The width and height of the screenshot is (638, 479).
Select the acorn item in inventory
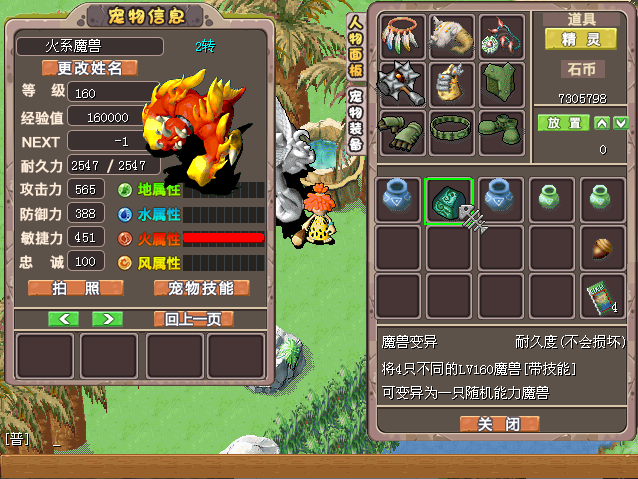pyautogui.click(x=601, y=248)
